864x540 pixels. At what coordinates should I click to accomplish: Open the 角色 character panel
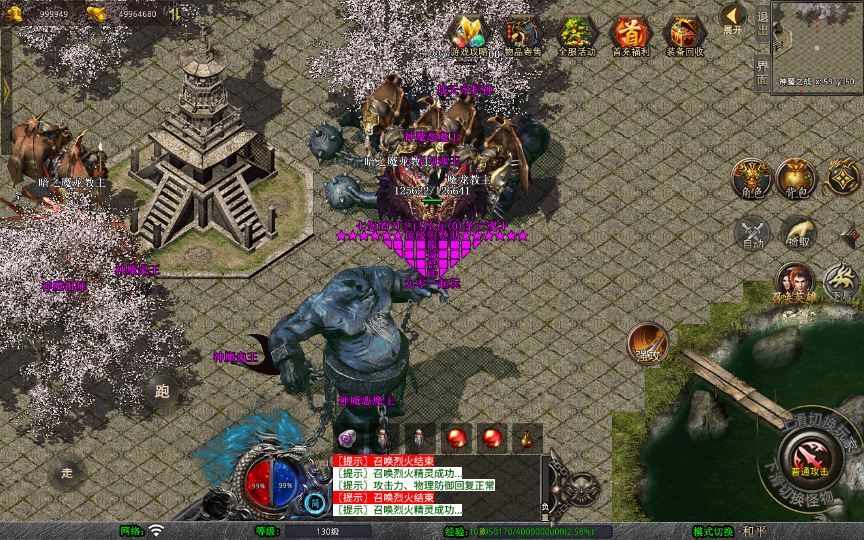coord(751,178)
